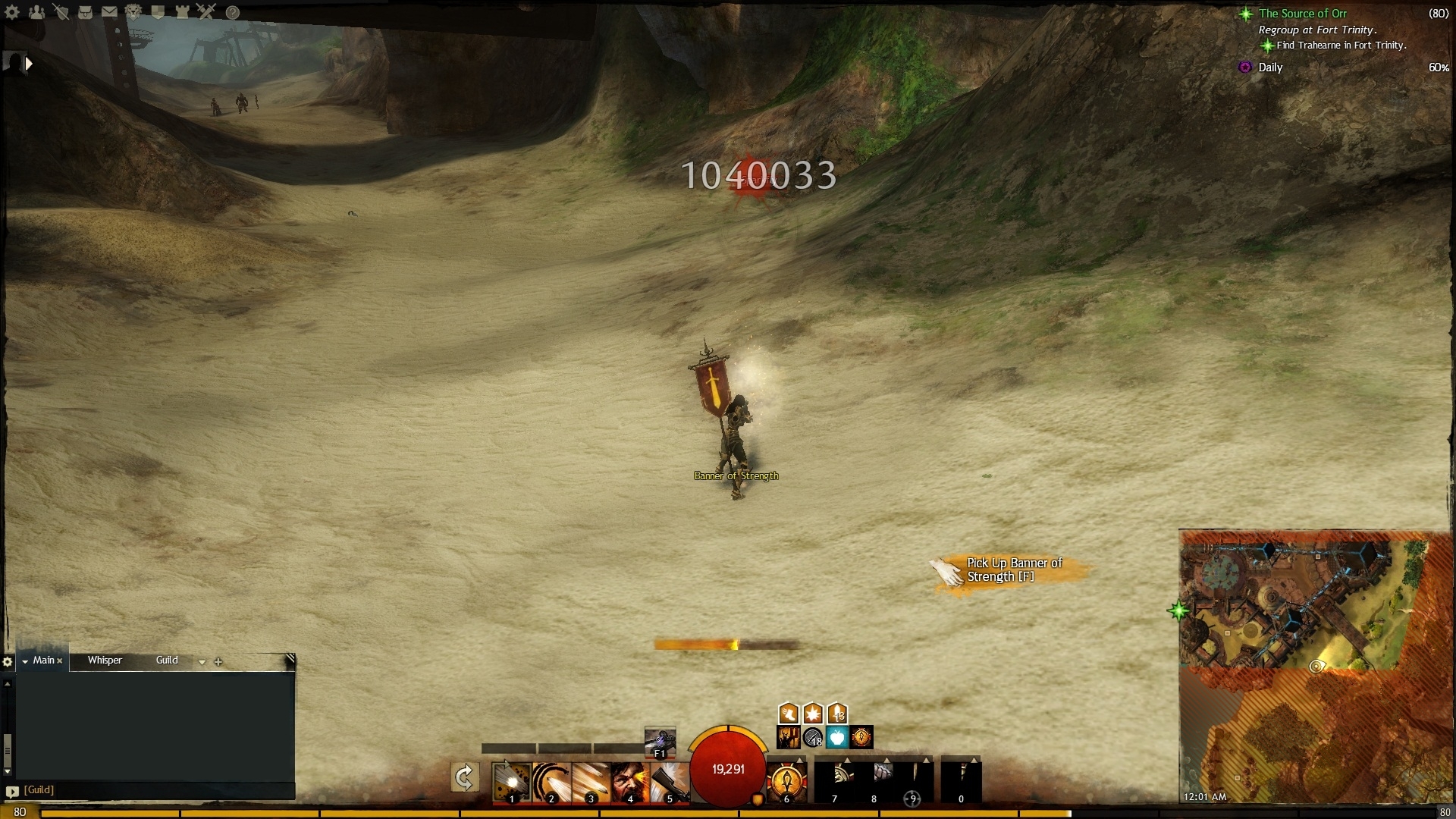The image size is (1456, 819).
Task: Use the rifle butt skill in slot 5
Action: tap(669, 782)
